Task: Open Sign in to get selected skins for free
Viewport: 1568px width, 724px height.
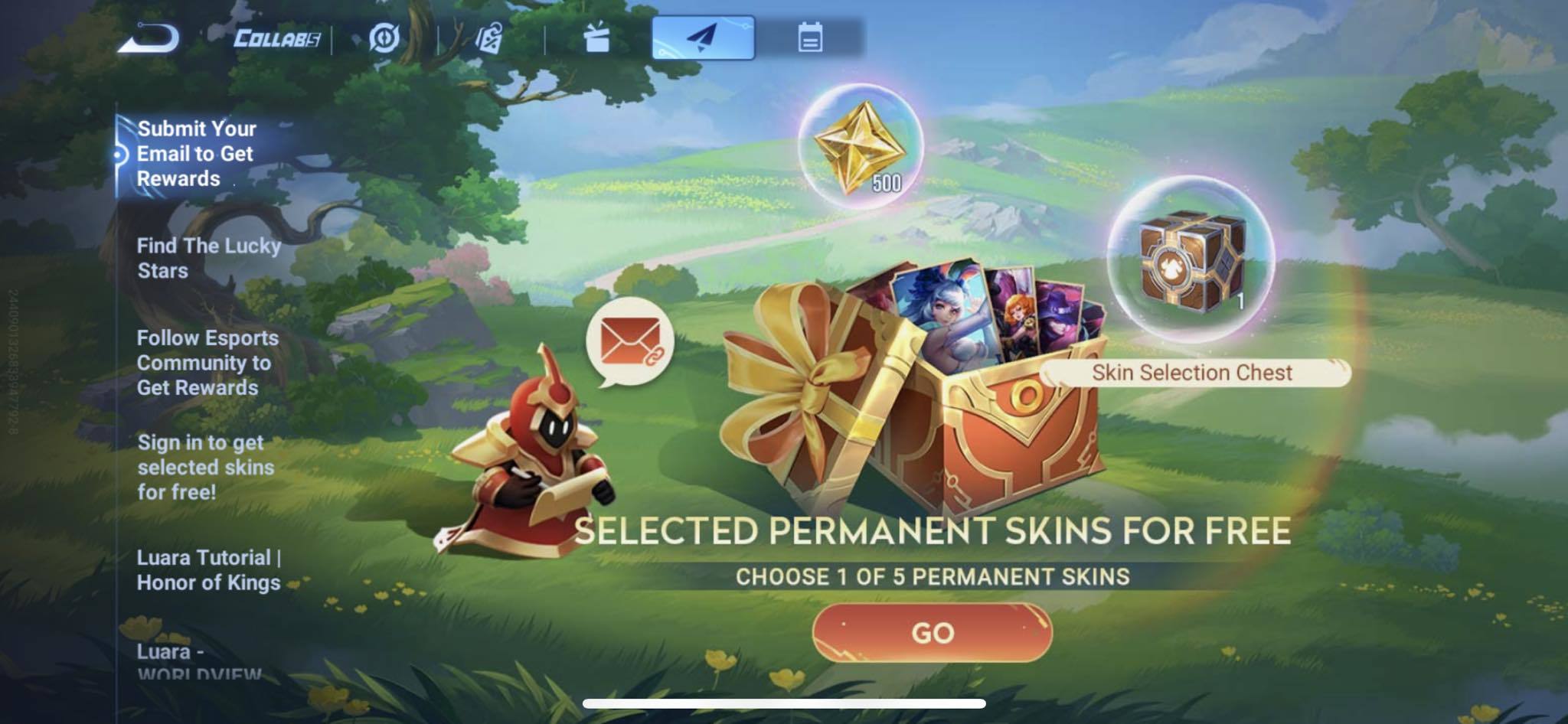Action: (208, 467)
